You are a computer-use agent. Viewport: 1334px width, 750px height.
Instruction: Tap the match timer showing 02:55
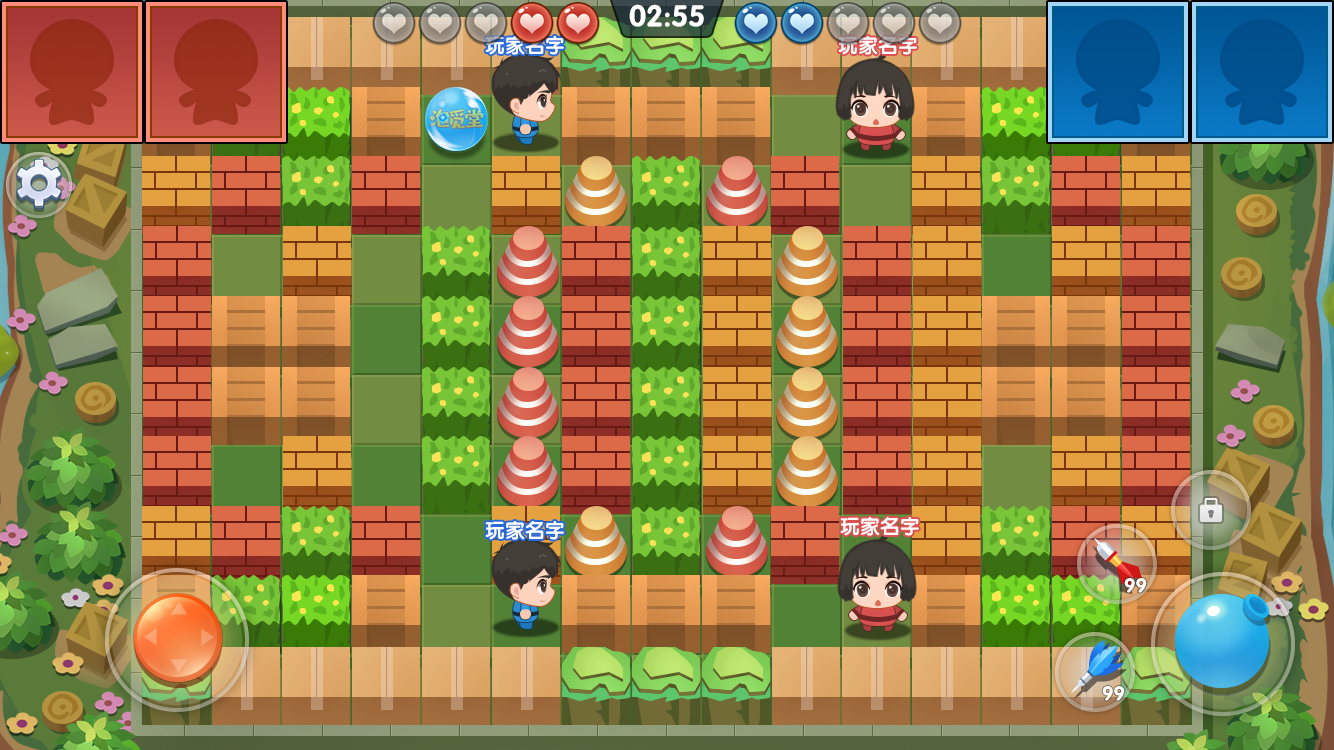coord(667,17)
